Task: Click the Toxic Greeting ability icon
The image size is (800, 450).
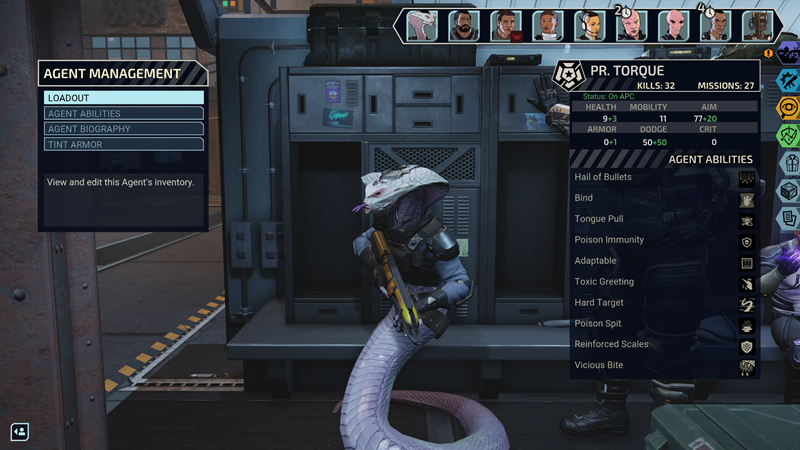Action: click(x=746, y=283)
